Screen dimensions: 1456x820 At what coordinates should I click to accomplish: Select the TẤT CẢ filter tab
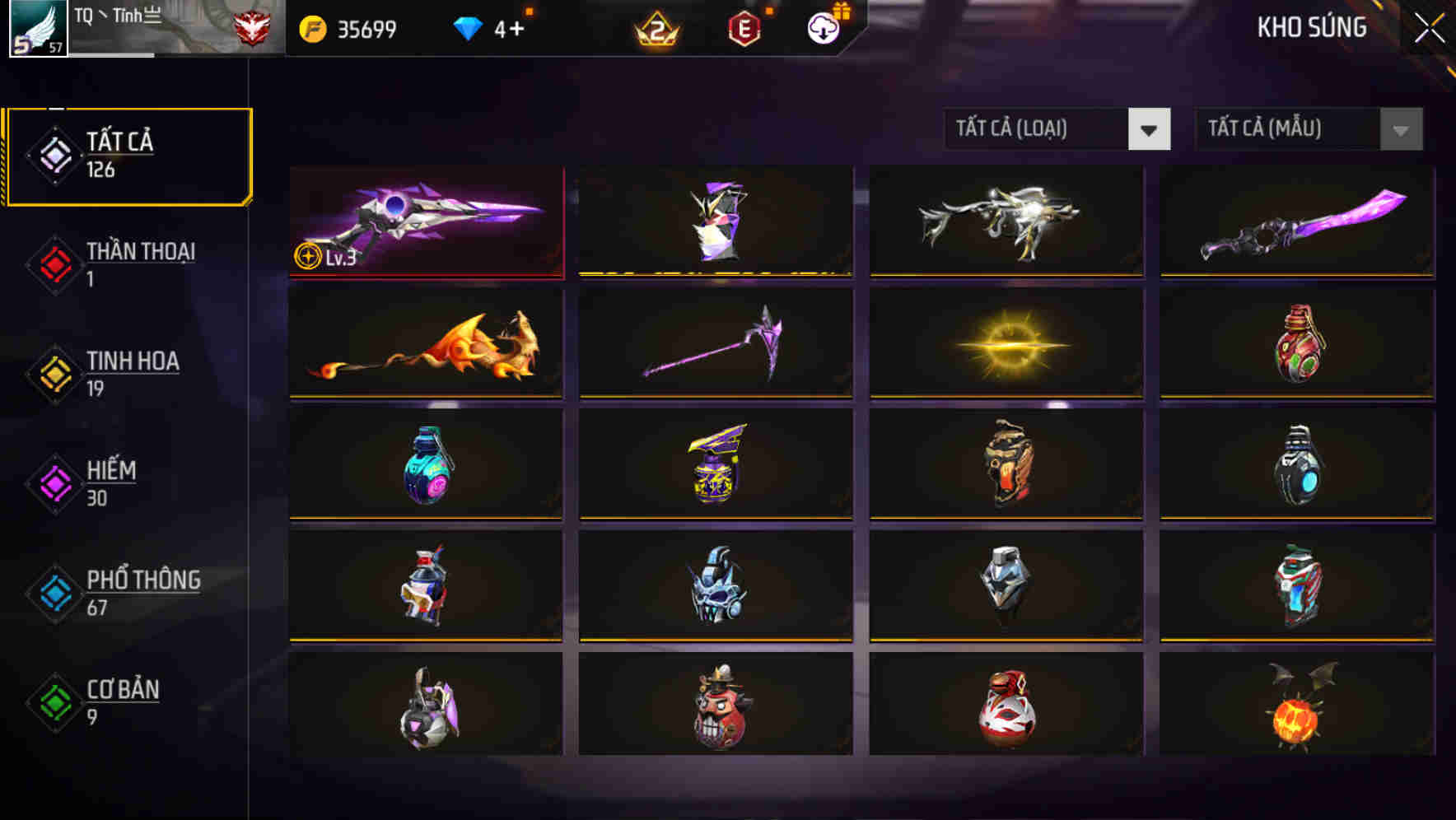tap(128, 155)
